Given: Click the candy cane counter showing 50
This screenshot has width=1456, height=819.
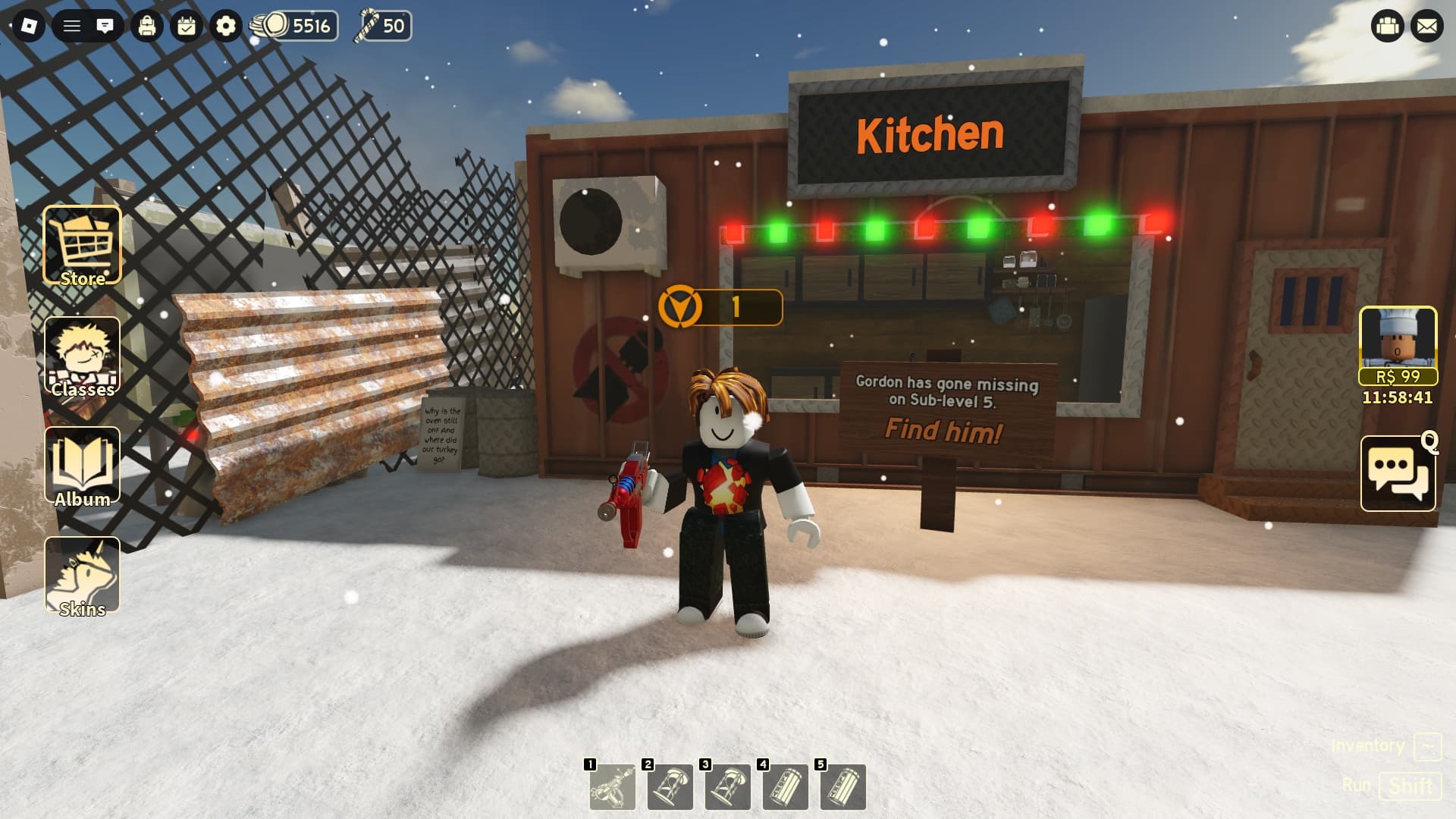Looking at the screenshot, I should tap(383, 26).
